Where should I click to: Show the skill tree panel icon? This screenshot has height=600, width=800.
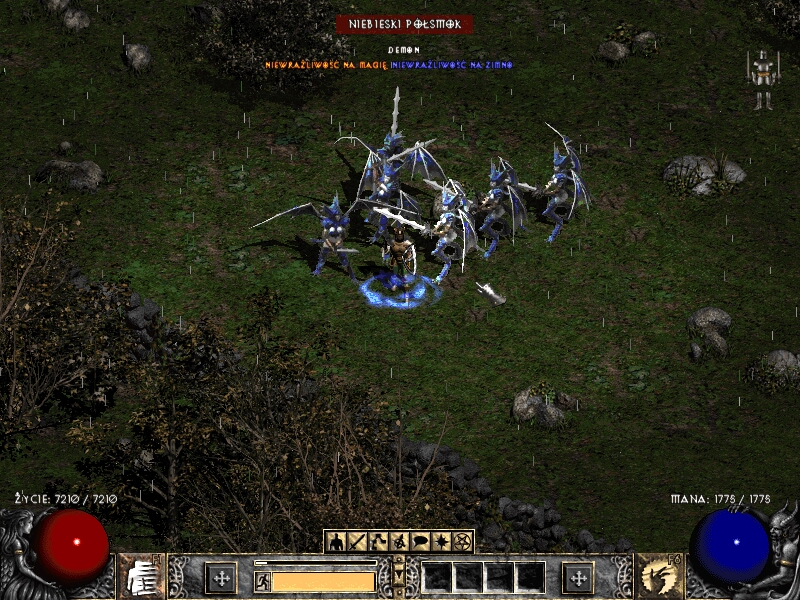click(378, 541)
